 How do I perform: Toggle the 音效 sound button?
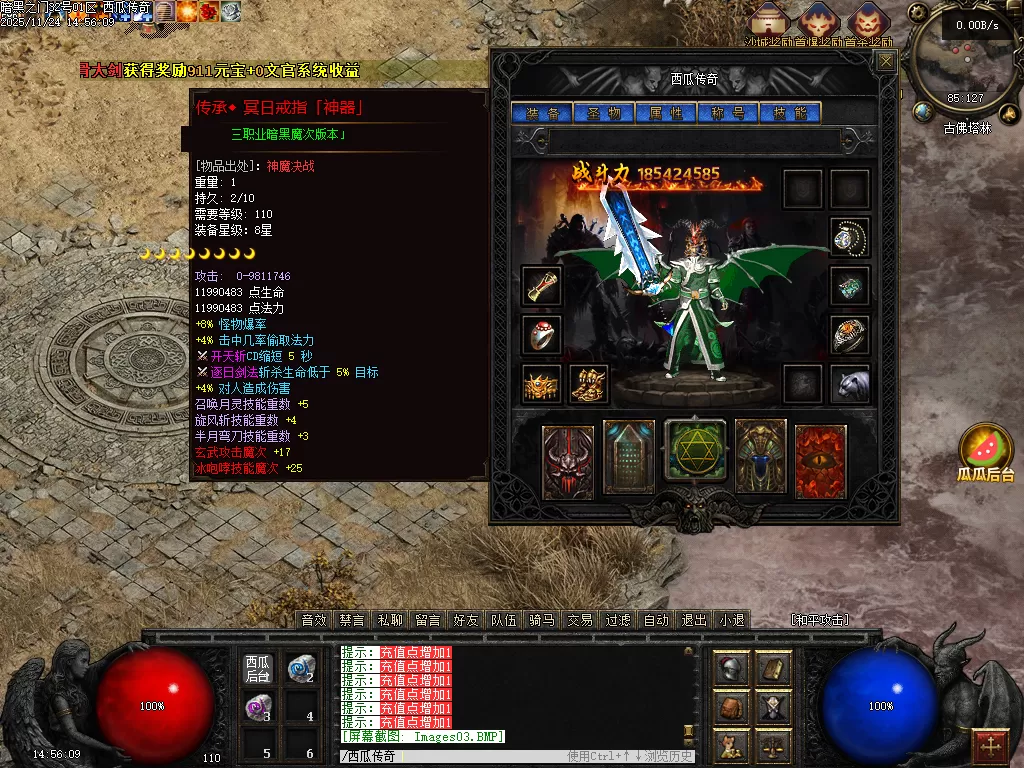point(314,620)
